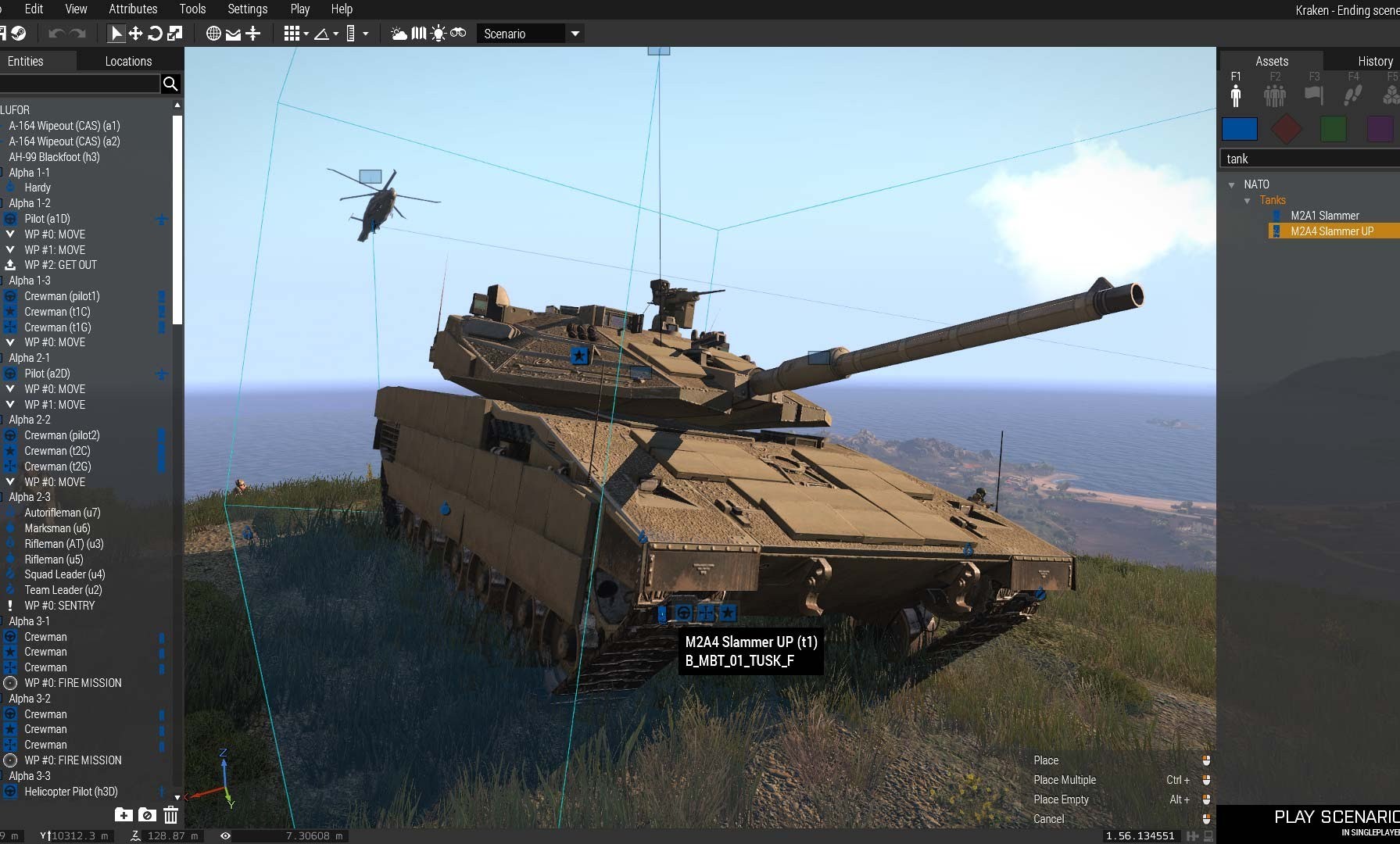Image resolution: width=1400 pixels, height=844 pixels.
Task: Delete entity with the trash can icon
Action: pos(170,816)
